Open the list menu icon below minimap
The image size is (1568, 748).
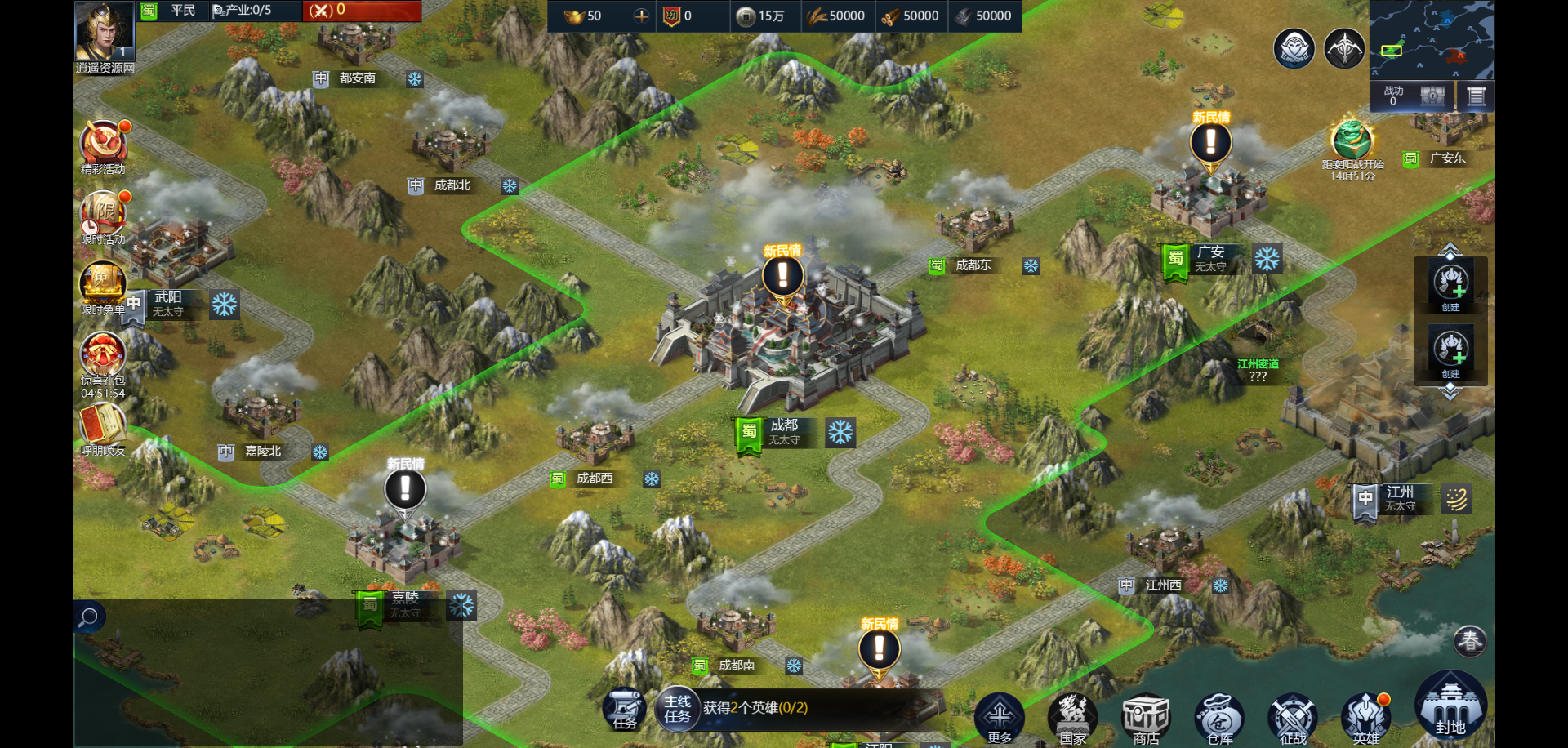pyautogui.click(x=1476, y=96)
